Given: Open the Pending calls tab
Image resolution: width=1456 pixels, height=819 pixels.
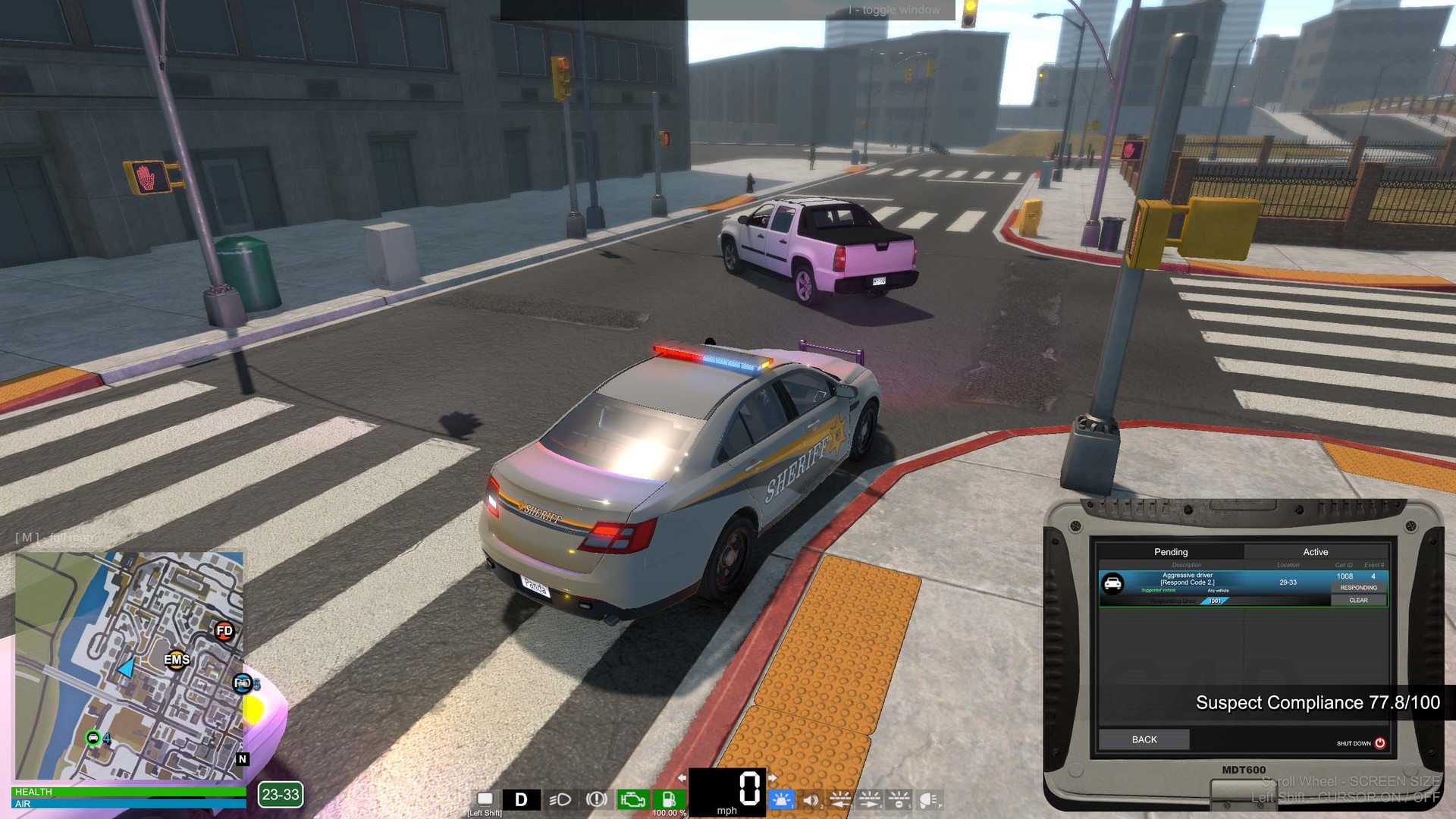Looking at the screenshot, I should click(x=1171, y=551).
